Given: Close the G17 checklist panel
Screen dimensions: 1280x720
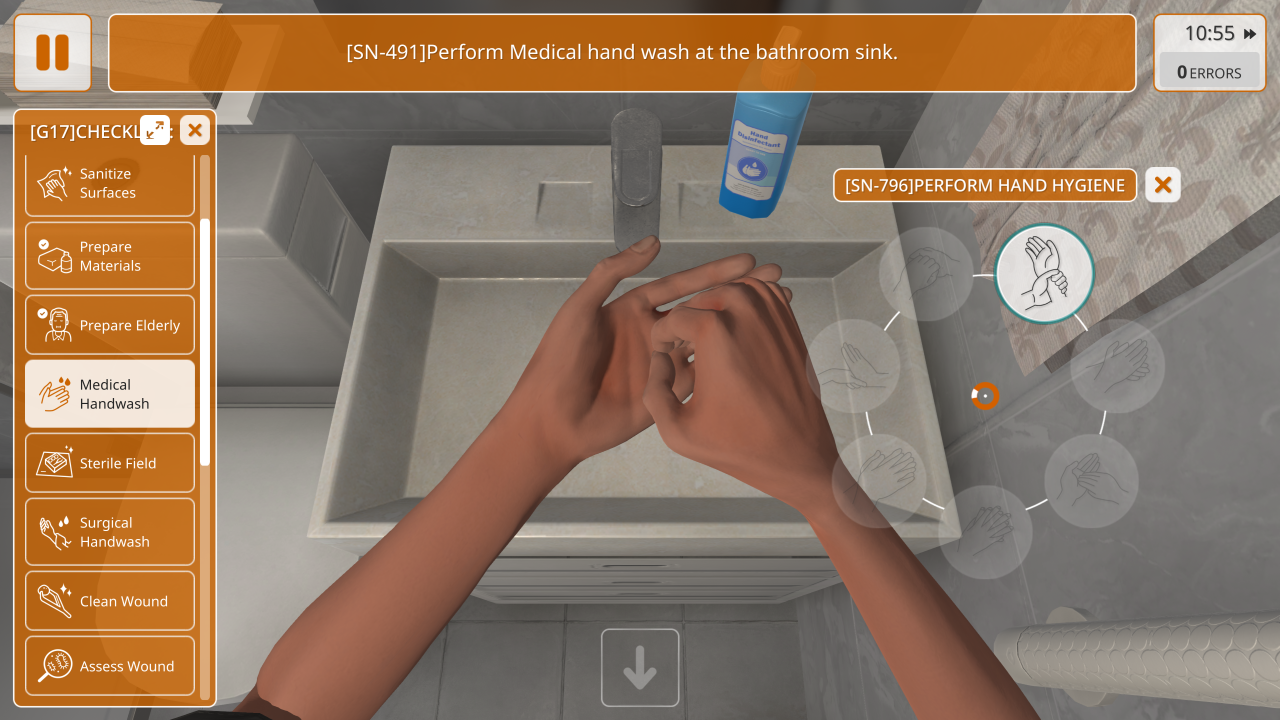Looking at the screenshot, I should (x=195, y=130).
